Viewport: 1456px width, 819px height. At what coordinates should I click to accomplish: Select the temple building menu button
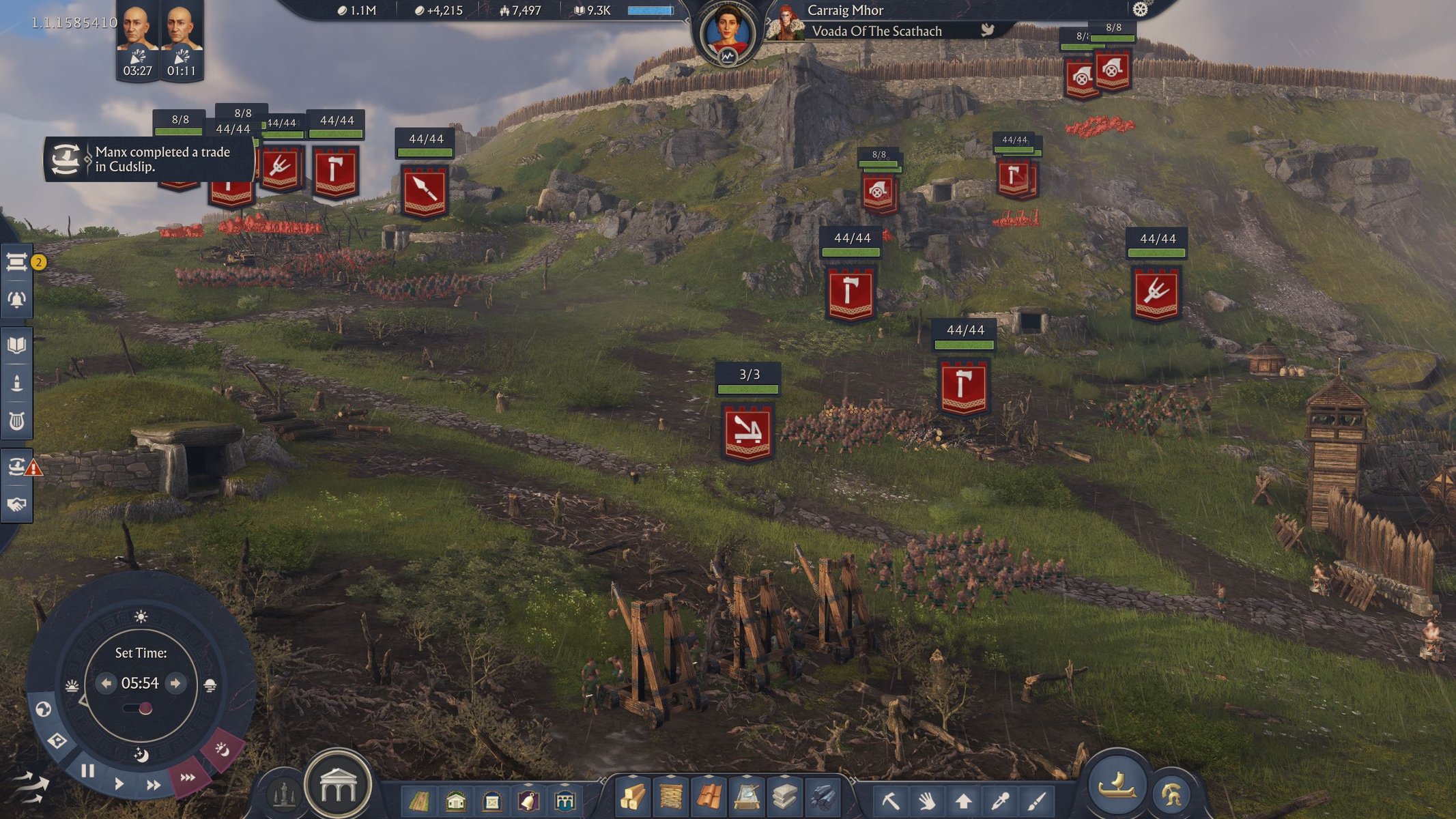tap(338, 786)
